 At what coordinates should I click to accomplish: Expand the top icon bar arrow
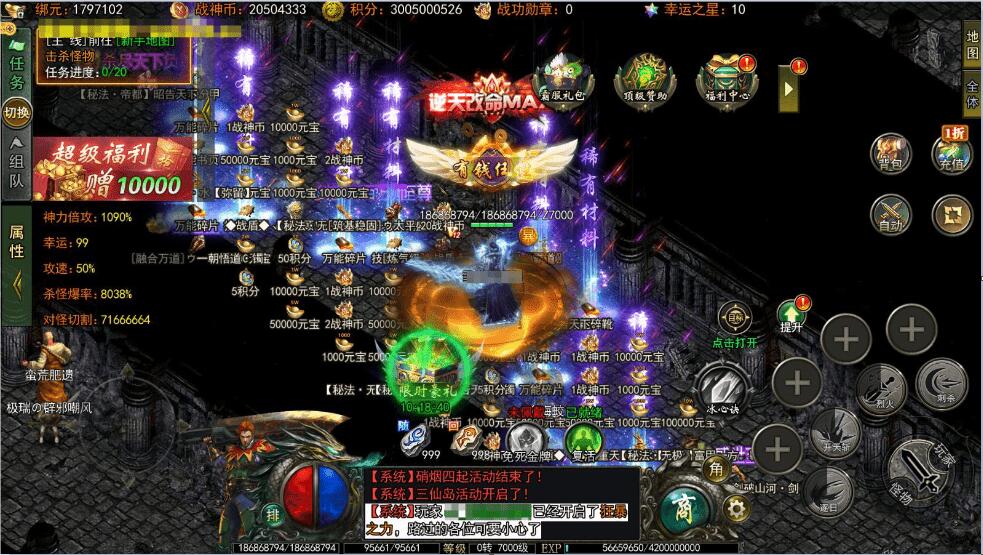(789, 88)
